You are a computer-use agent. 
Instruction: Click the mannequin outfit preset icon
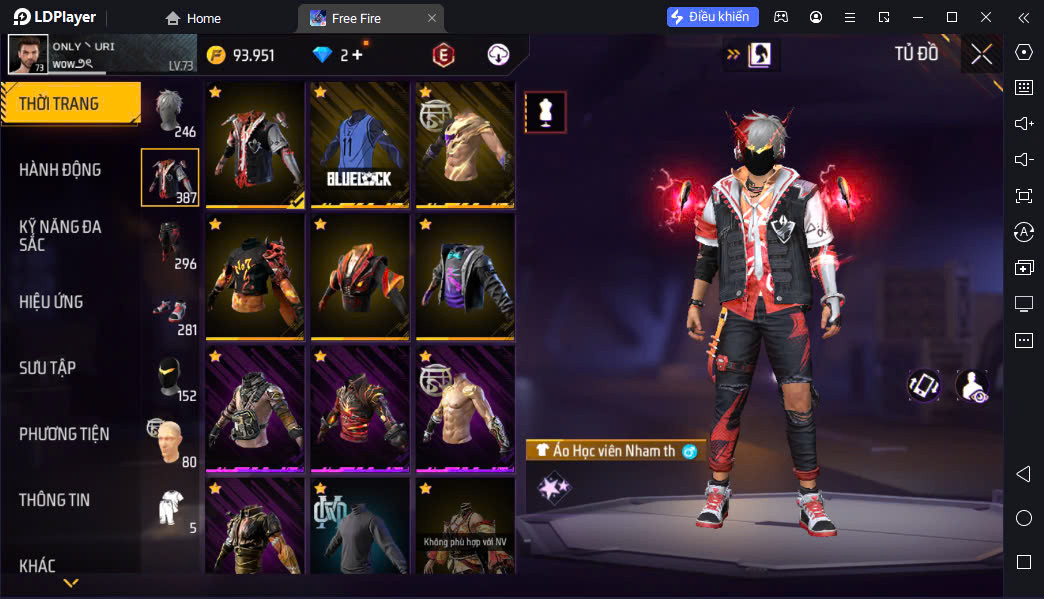coord(546,112)
